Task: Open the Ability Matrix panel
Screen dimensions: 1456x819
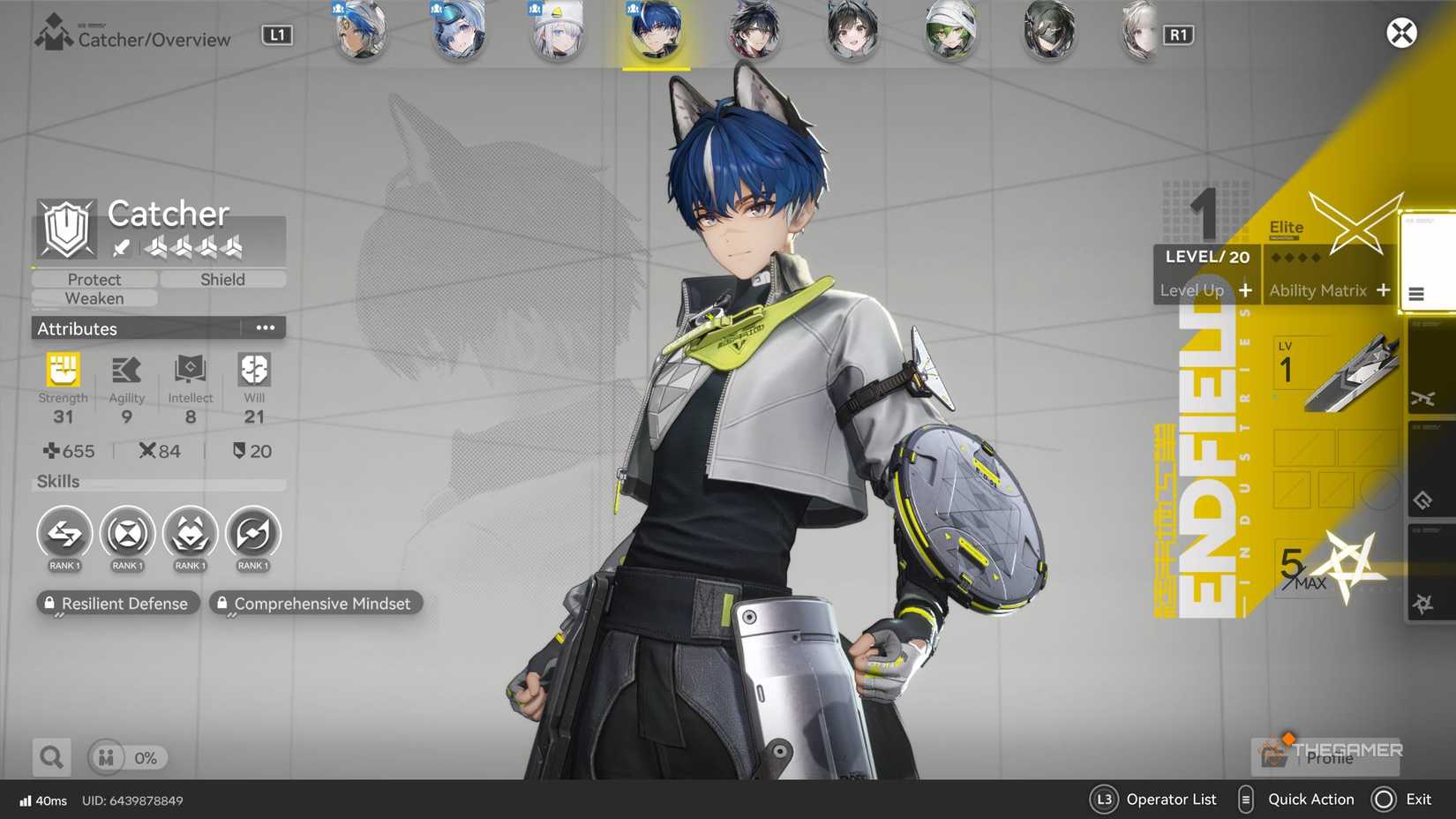Action: (x=1327, y=290)
